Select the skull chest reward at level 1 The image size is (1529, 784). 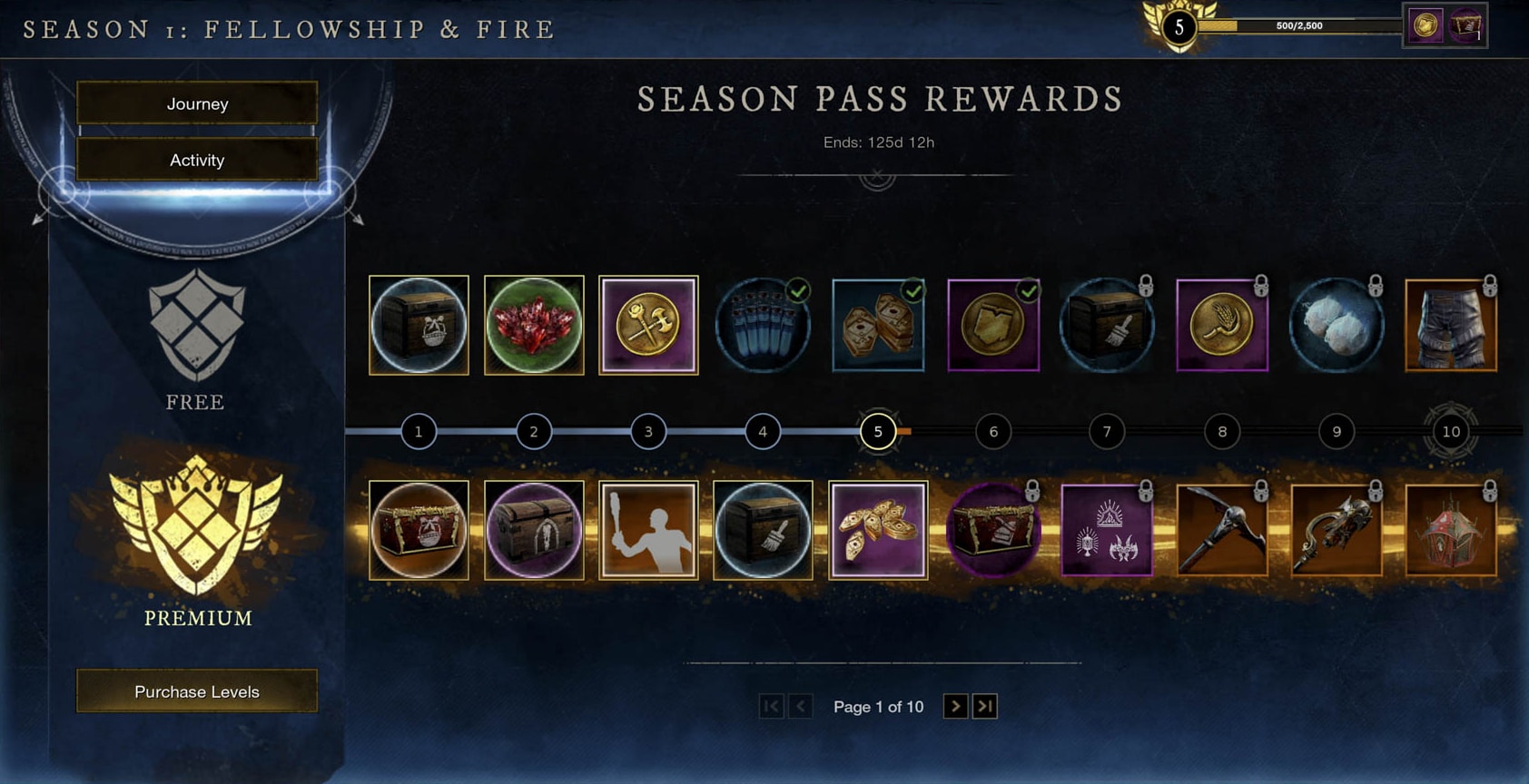419,325
